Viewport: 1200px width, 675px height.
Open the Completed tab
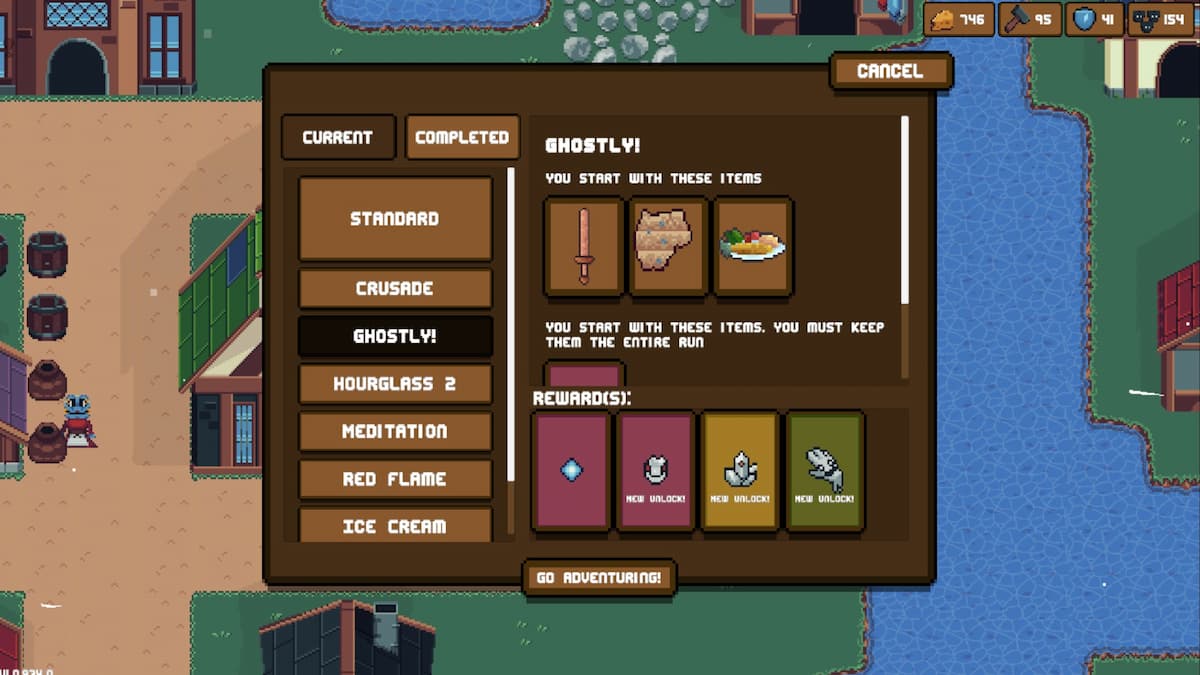click(462, 138)
